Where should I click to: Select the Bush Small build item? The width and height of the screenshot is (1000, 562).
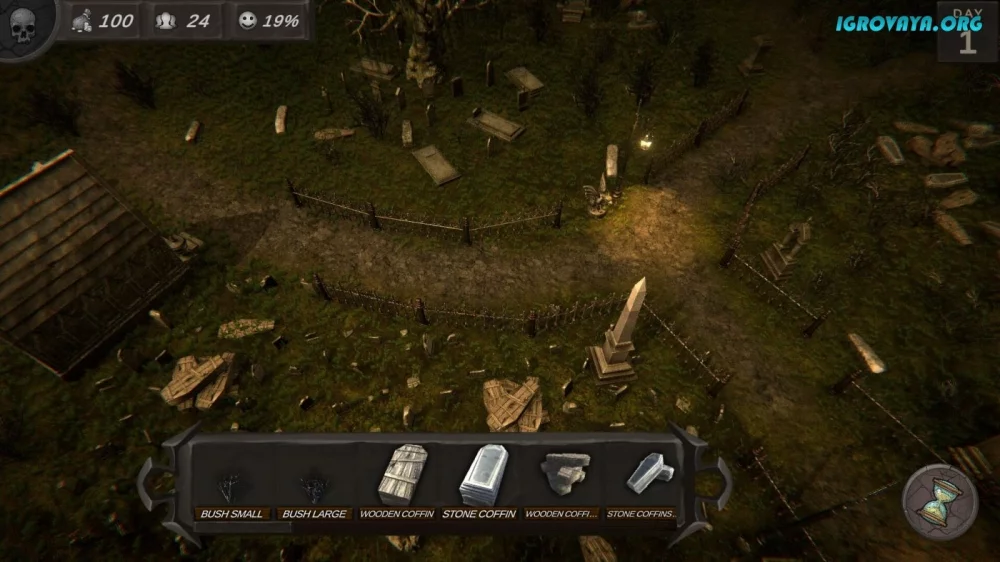point(231,487)
